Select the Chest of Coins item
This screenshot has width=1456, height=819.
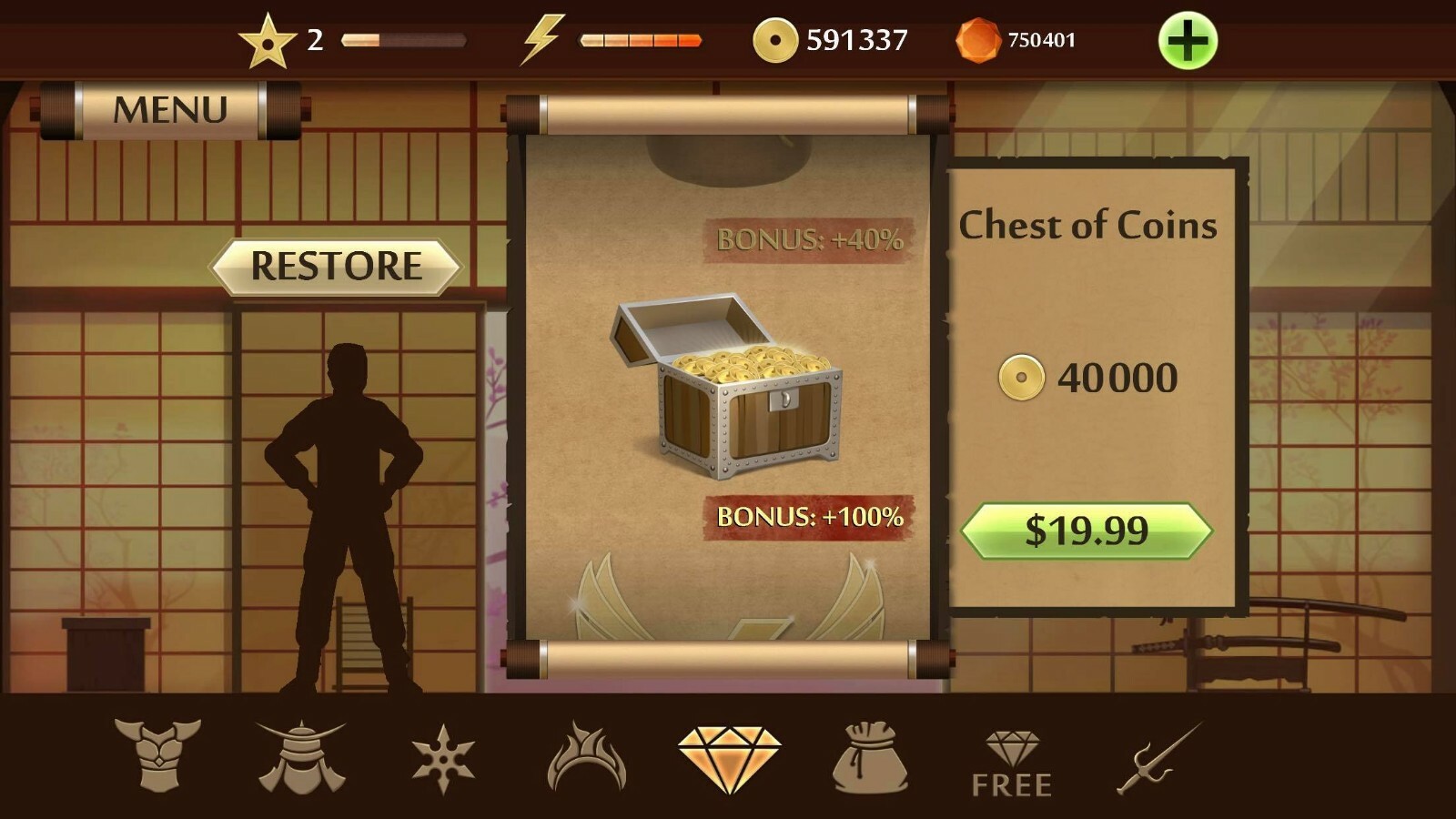(x=727, y=387)
